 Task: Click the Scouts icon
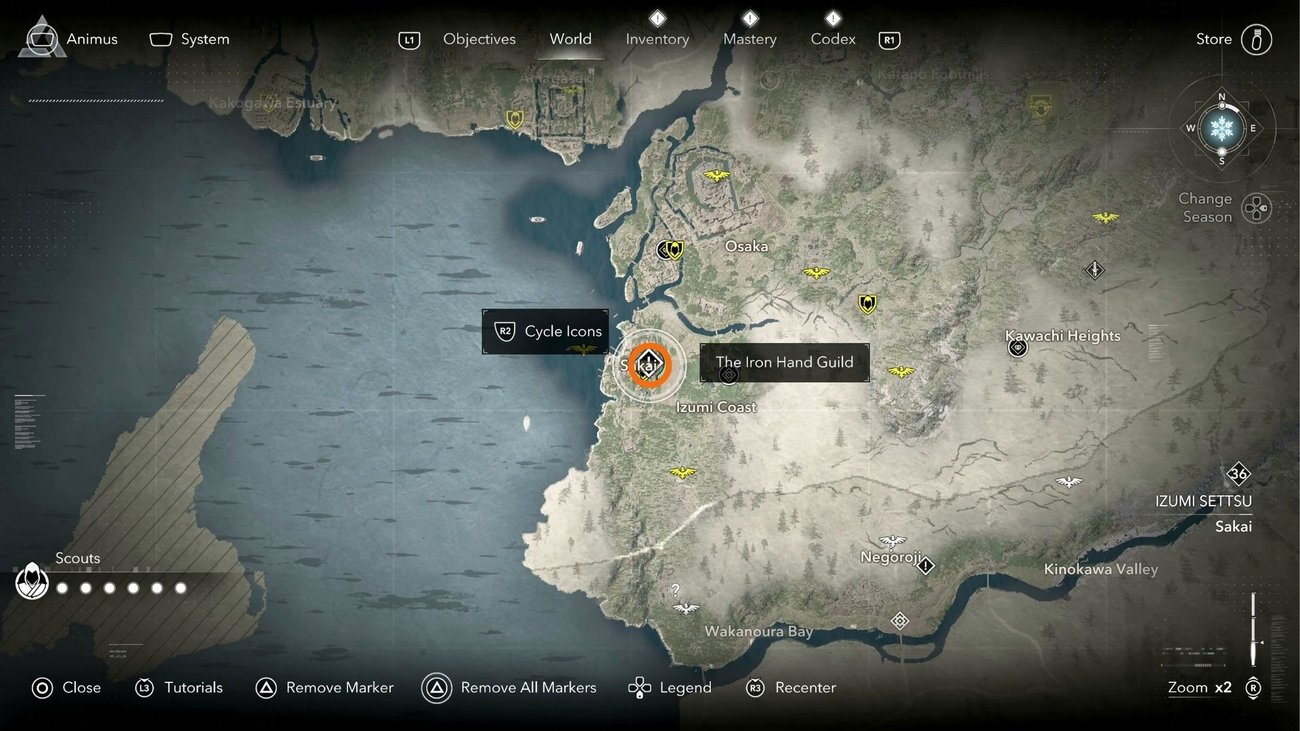coord(32,581)
